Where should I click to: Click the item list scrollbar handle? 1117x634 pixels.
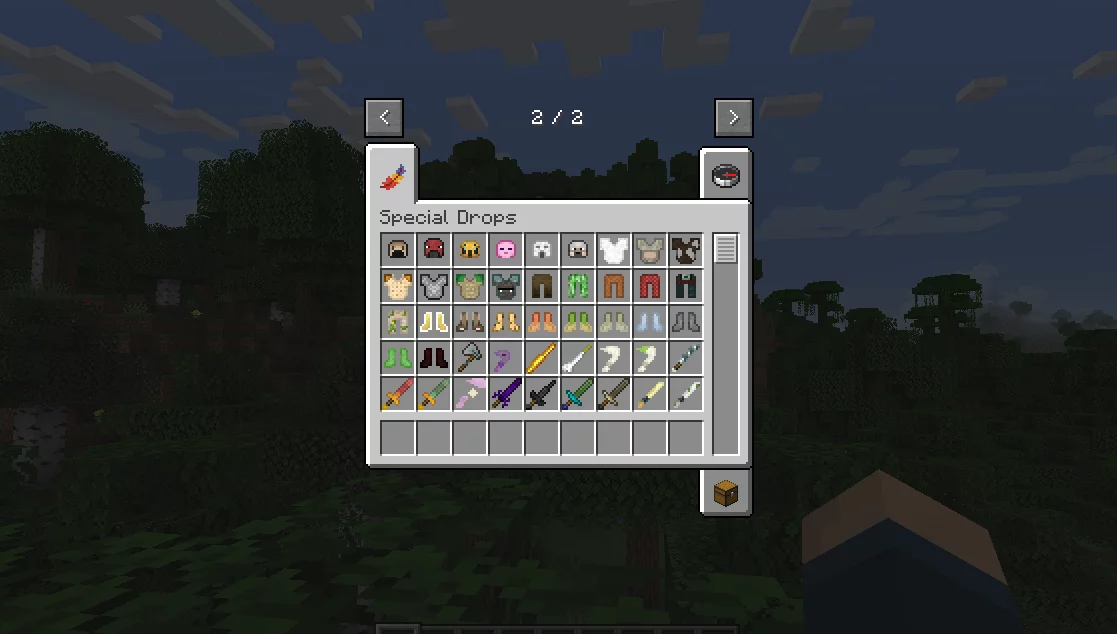[725, 249]
